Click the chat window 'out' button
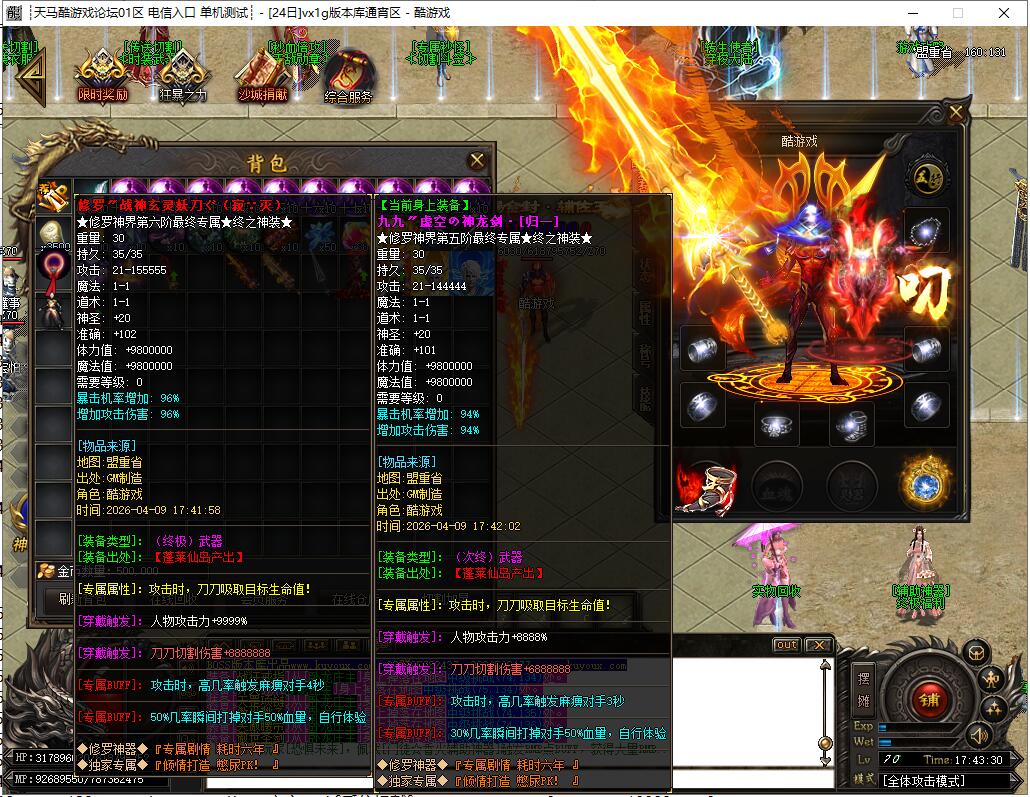 (x=787, y=645)
